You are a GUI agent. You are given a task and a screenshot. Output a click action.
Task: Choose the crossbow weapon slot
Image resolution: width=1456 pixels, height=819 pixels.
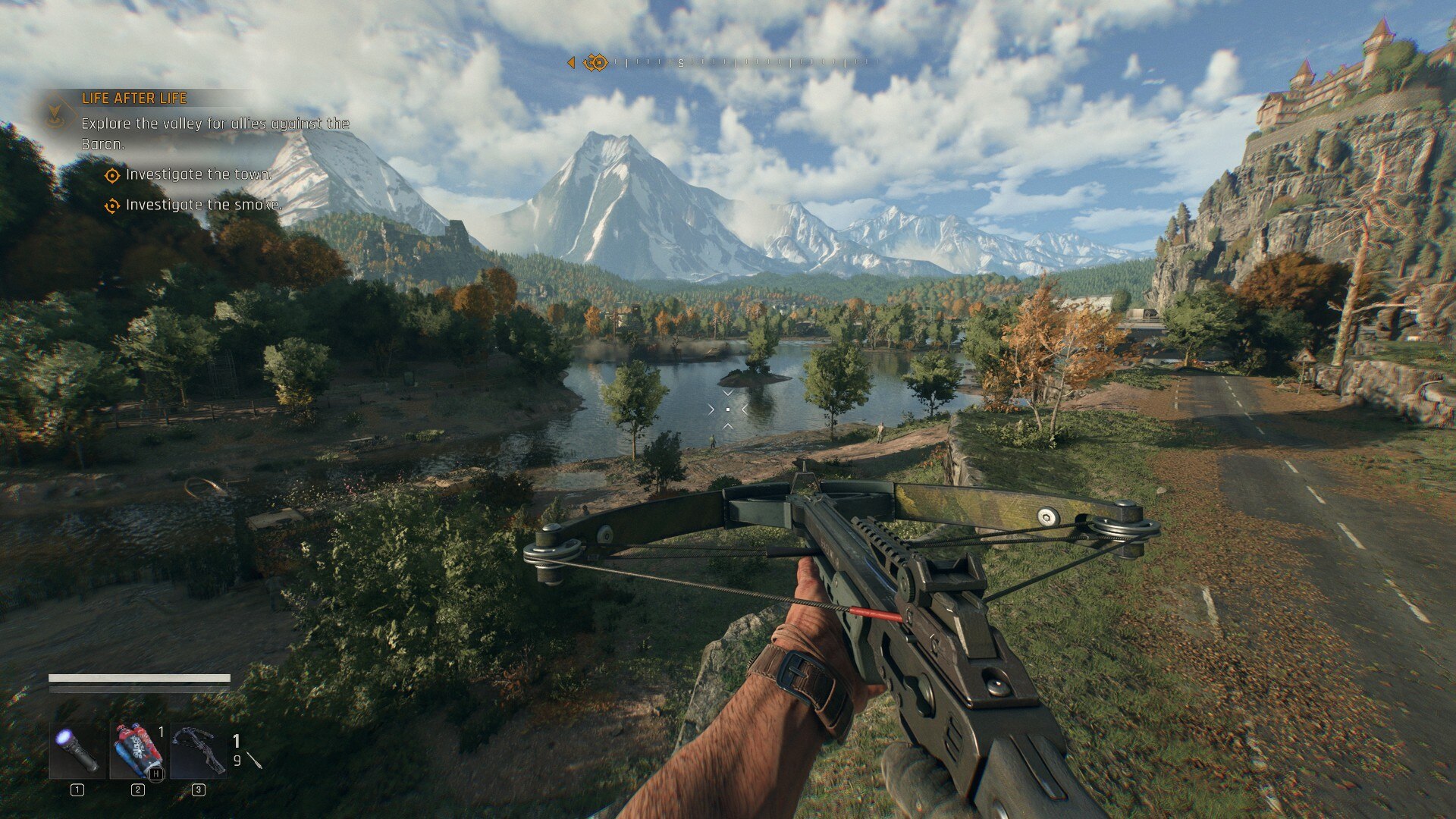pyautogui.click(x=198, y=751)
